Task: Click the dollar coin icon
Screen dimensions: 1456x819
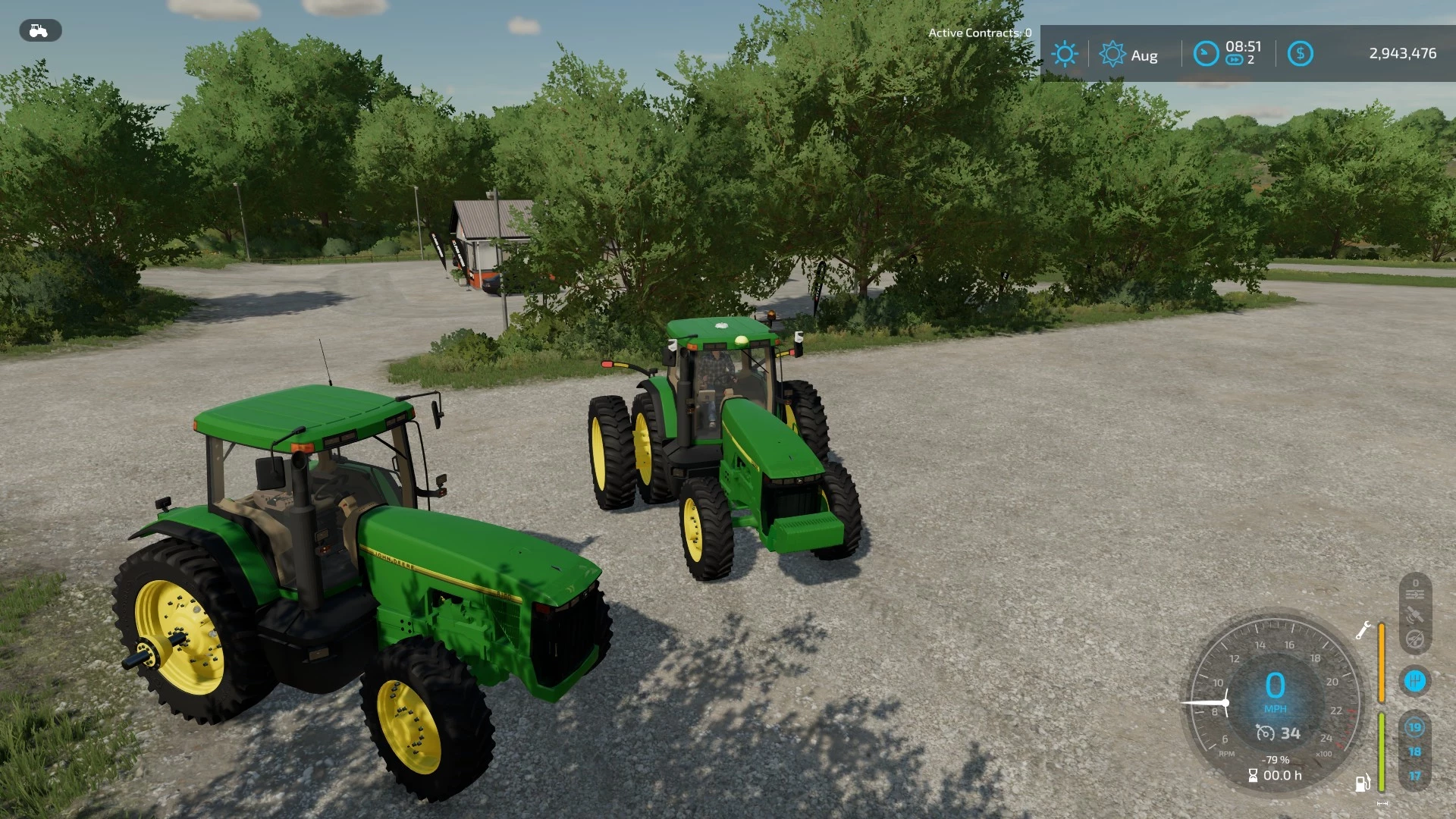Action: coord(1301,53)
